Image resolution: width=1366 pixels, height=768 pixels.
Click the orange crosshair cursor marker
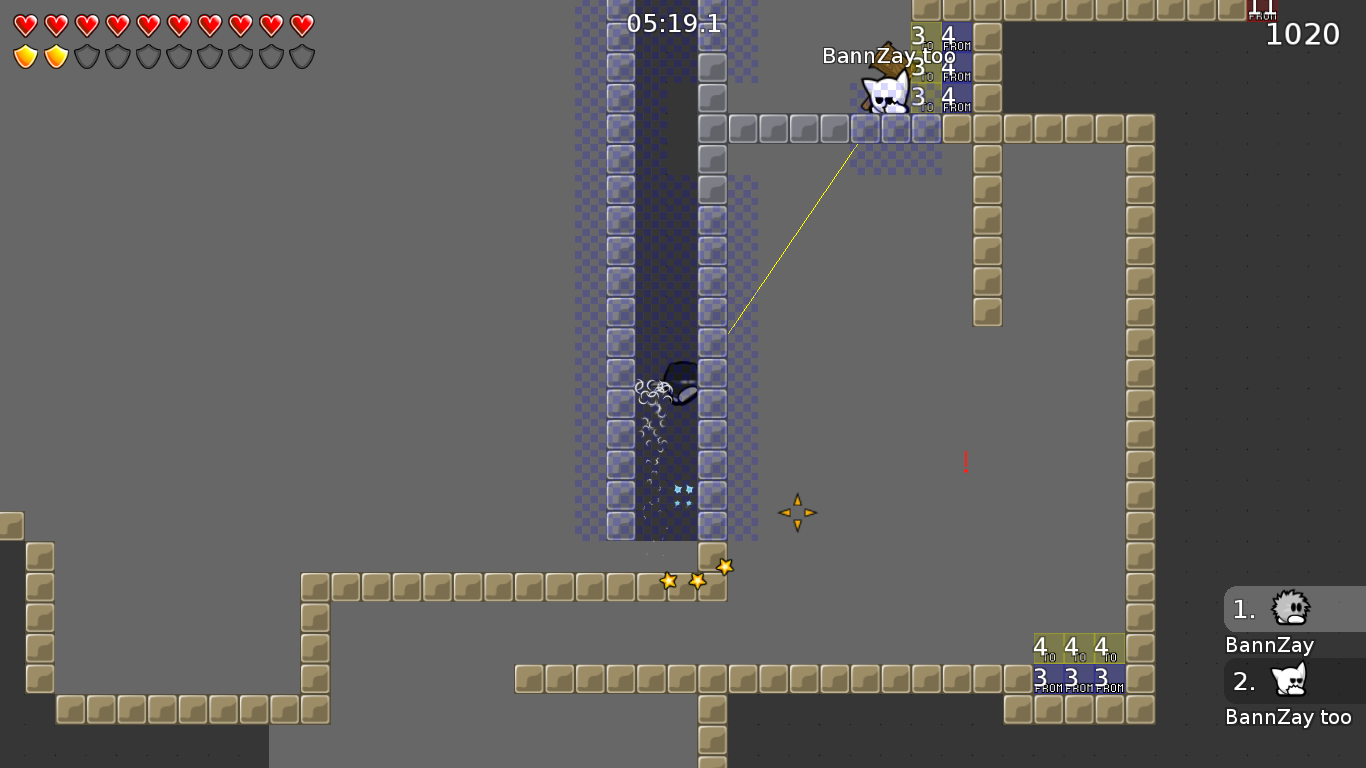(x=797, y=512)
